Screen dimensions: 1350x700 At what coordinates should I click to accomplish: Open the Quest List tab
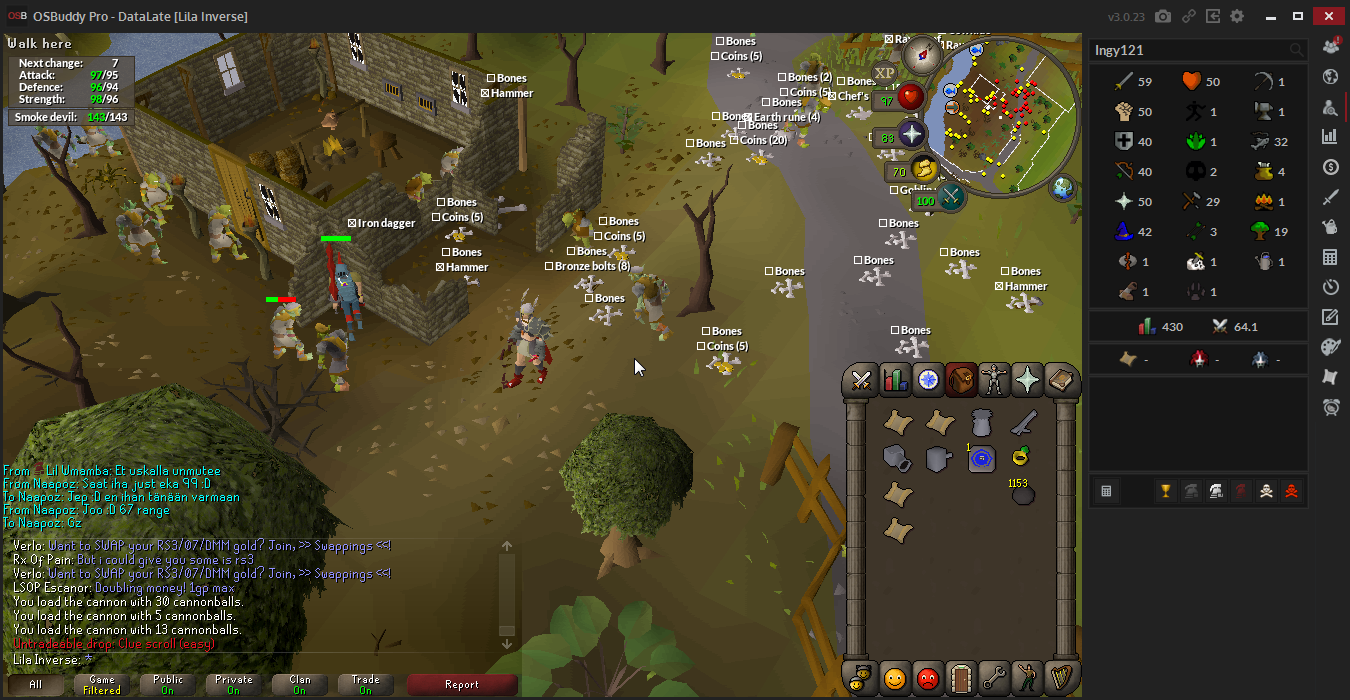click(x=928, y=380)
